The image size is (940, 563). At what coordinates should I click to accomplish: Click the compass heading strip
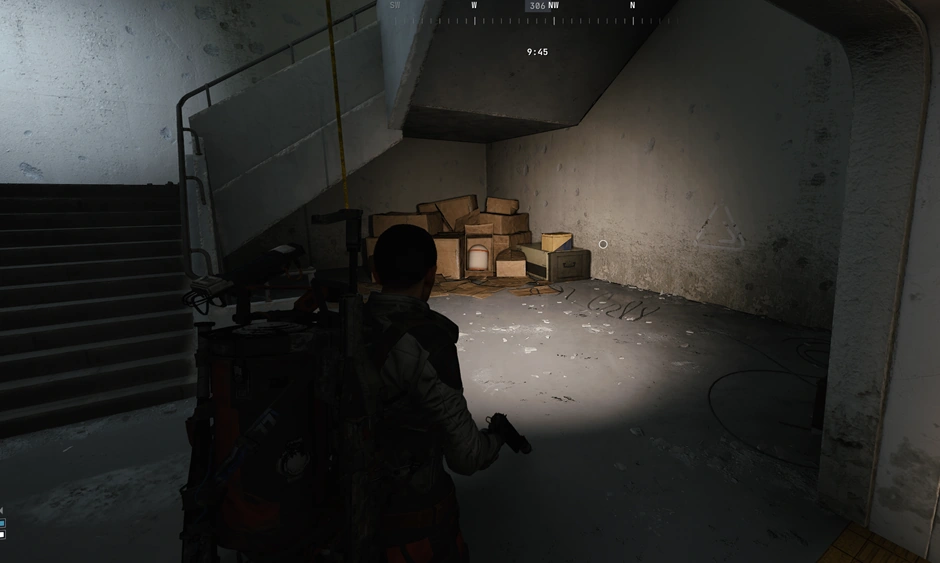click(x=537, y=13)
